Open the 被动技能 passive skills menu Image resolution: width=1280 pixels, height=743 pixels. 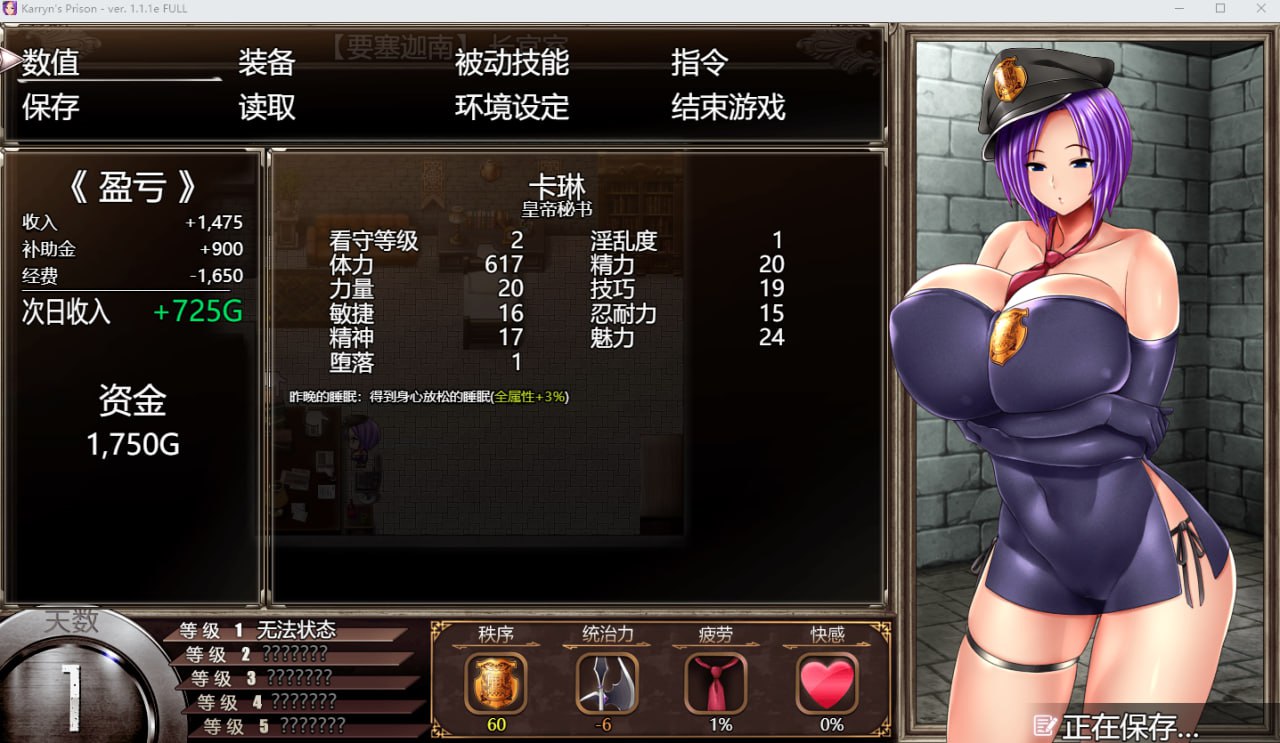512,63
